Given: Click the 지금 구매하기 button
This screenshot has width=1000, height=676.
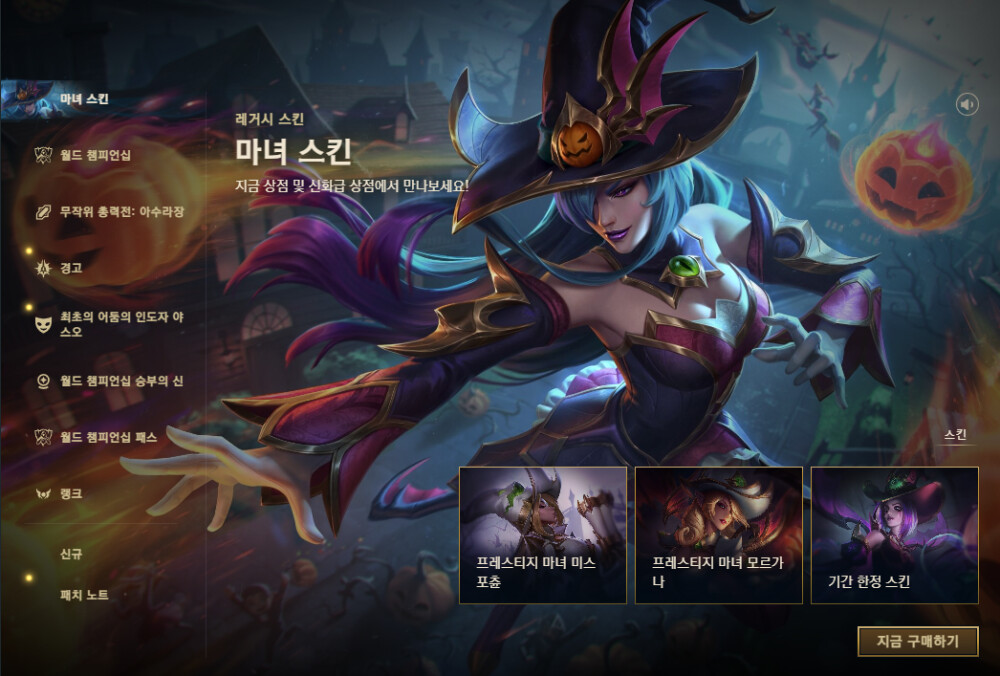Looking at the screenshot, I should (917, 641).
